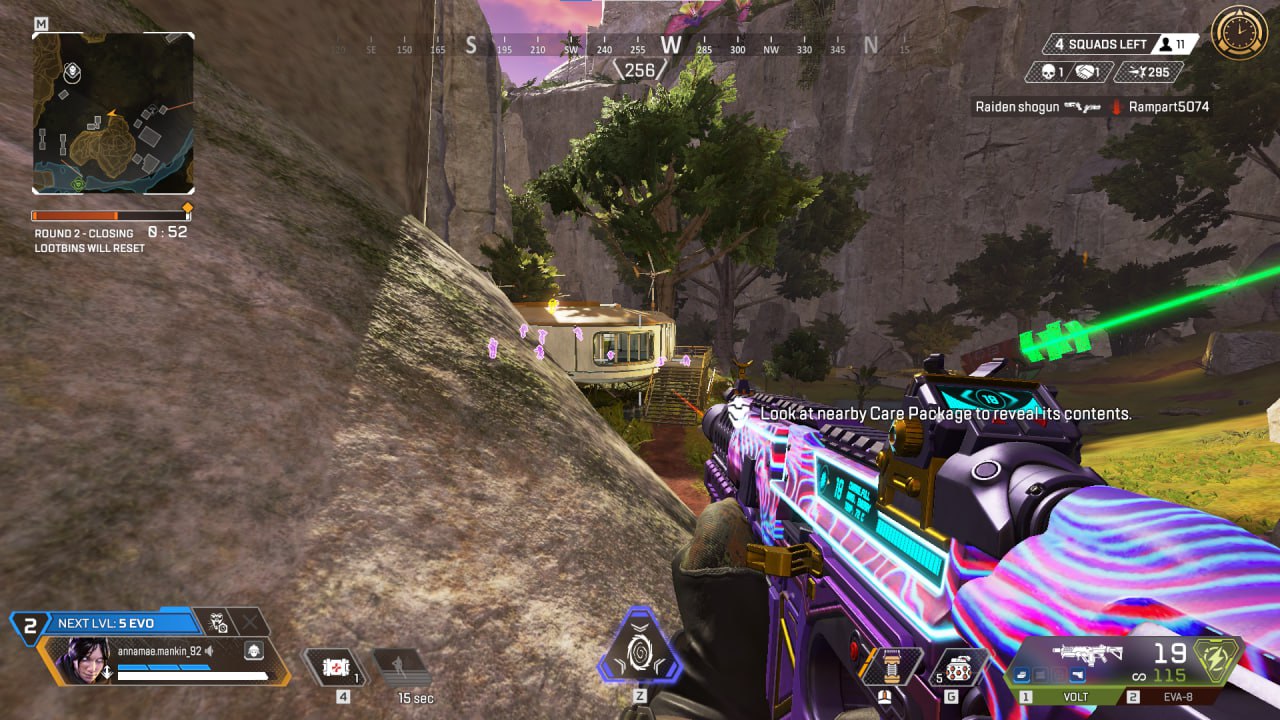Use the jump tower survival item slot
Image resolution: width=1280 pixels, height=720 pixels.
[892, 667]
